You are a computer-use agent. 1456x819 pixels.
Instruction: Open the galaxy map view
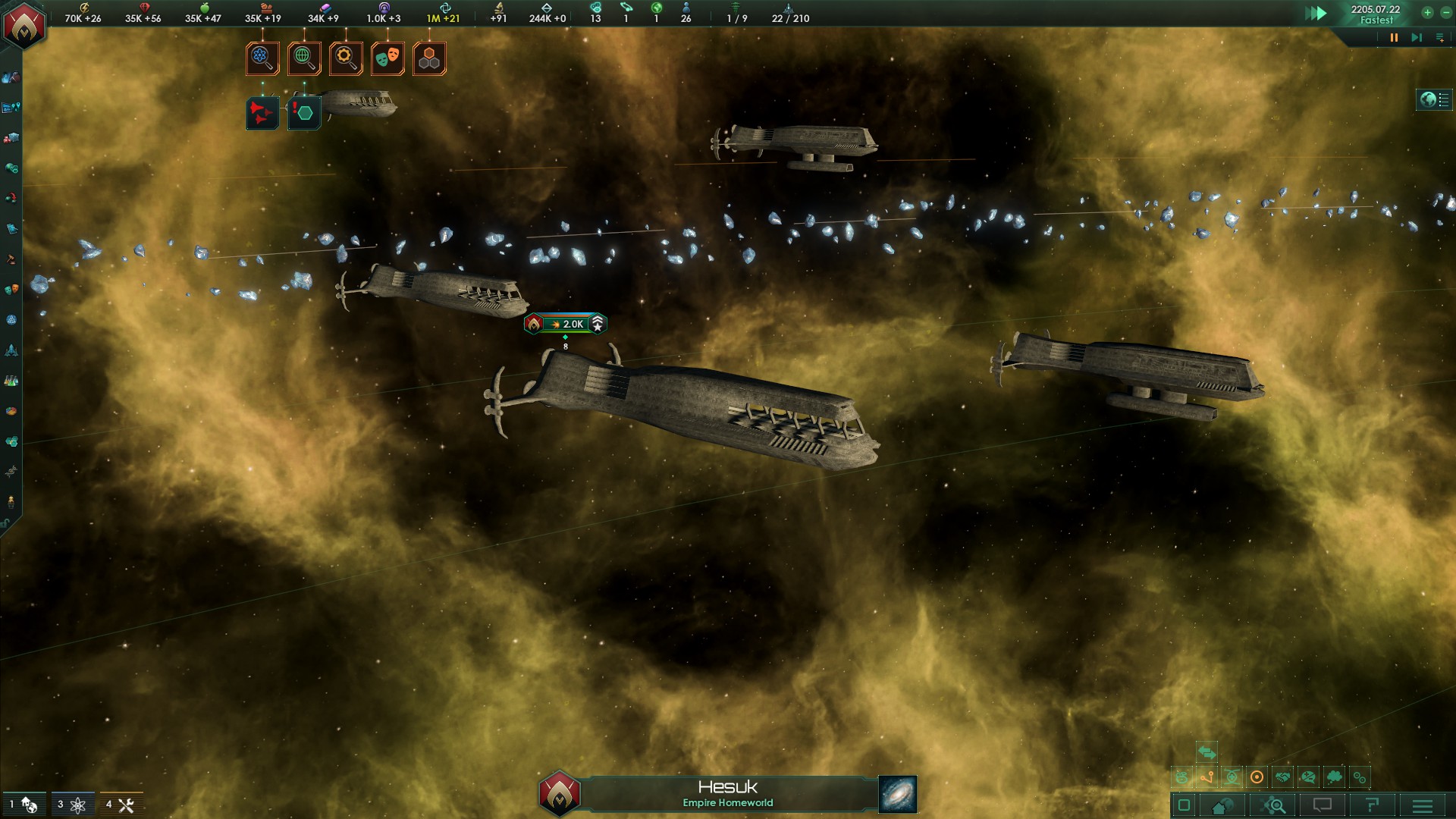click(898, 794)
